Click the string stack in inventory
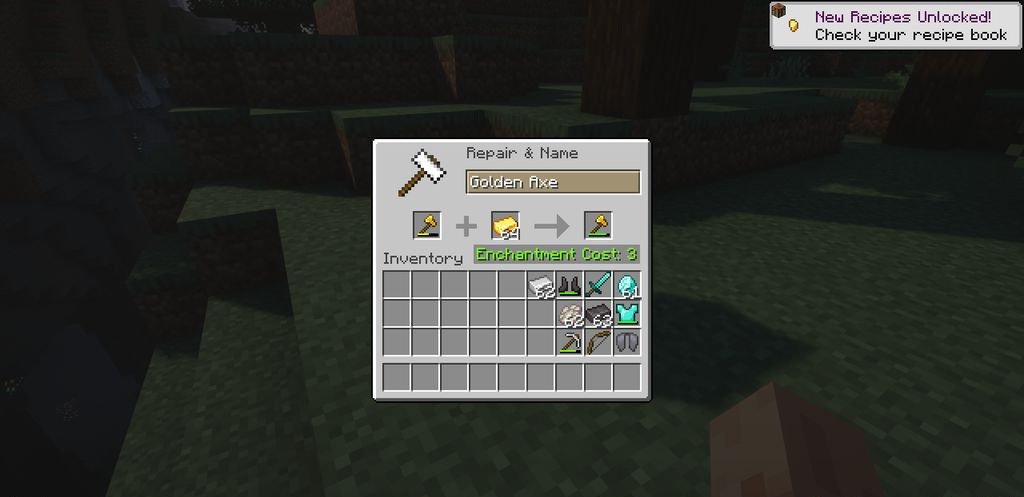 (570, 314)
